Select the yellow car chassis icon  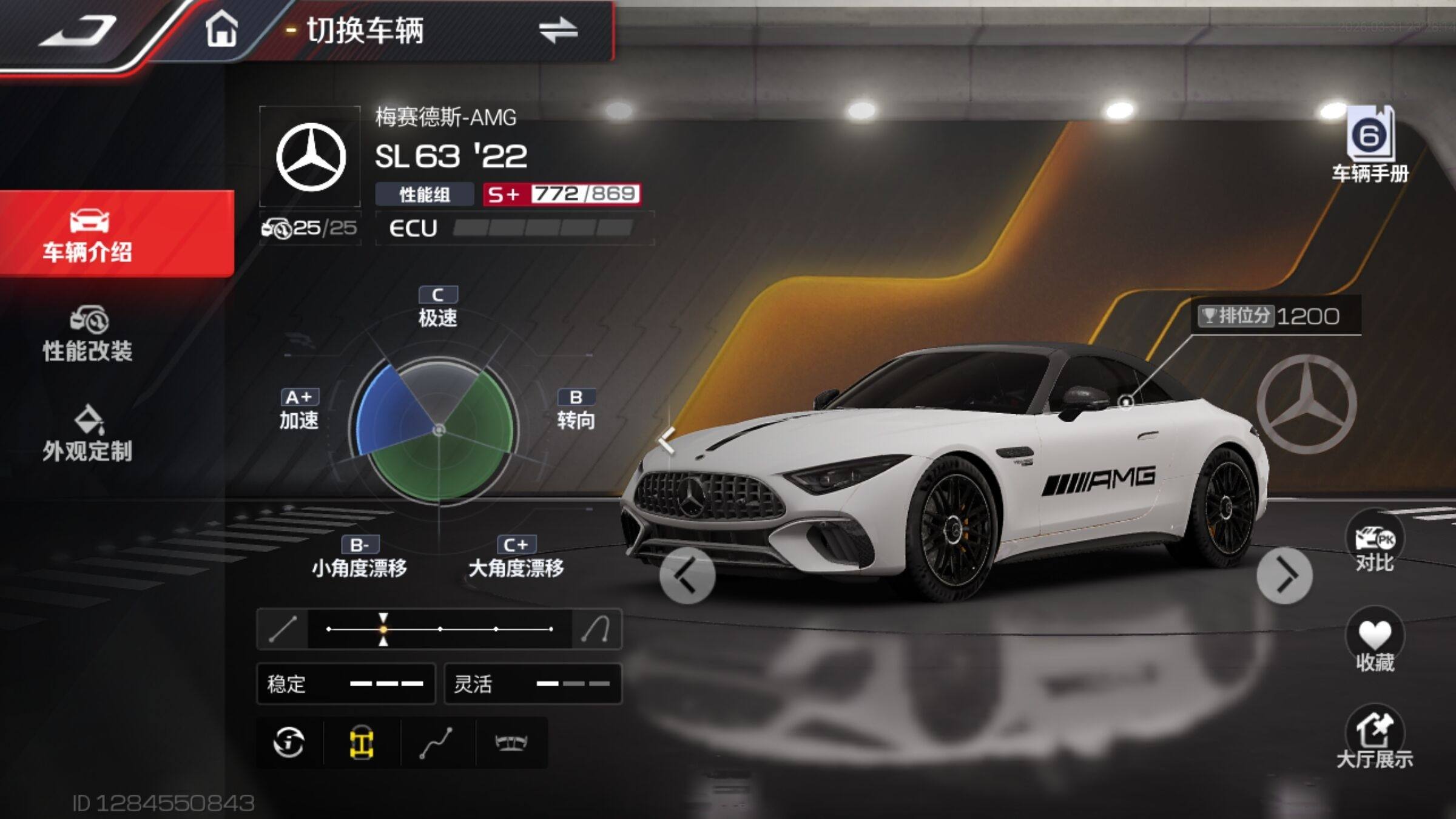[362, 742]
